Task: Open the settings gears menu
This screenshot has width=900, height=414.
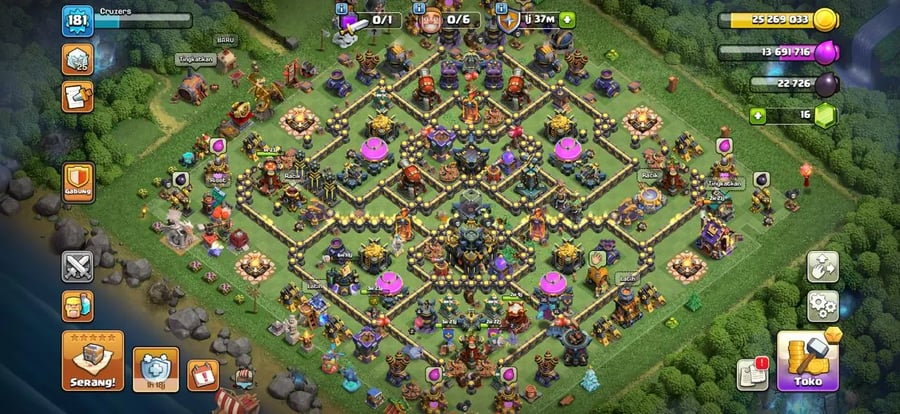Action: 822,304
